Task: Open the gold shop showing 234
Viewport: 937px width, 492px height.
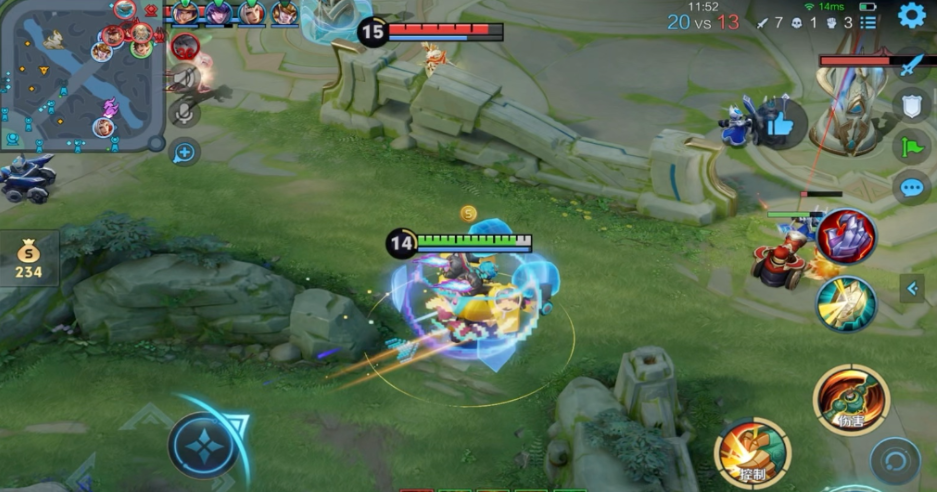Action: click(28, 260)
